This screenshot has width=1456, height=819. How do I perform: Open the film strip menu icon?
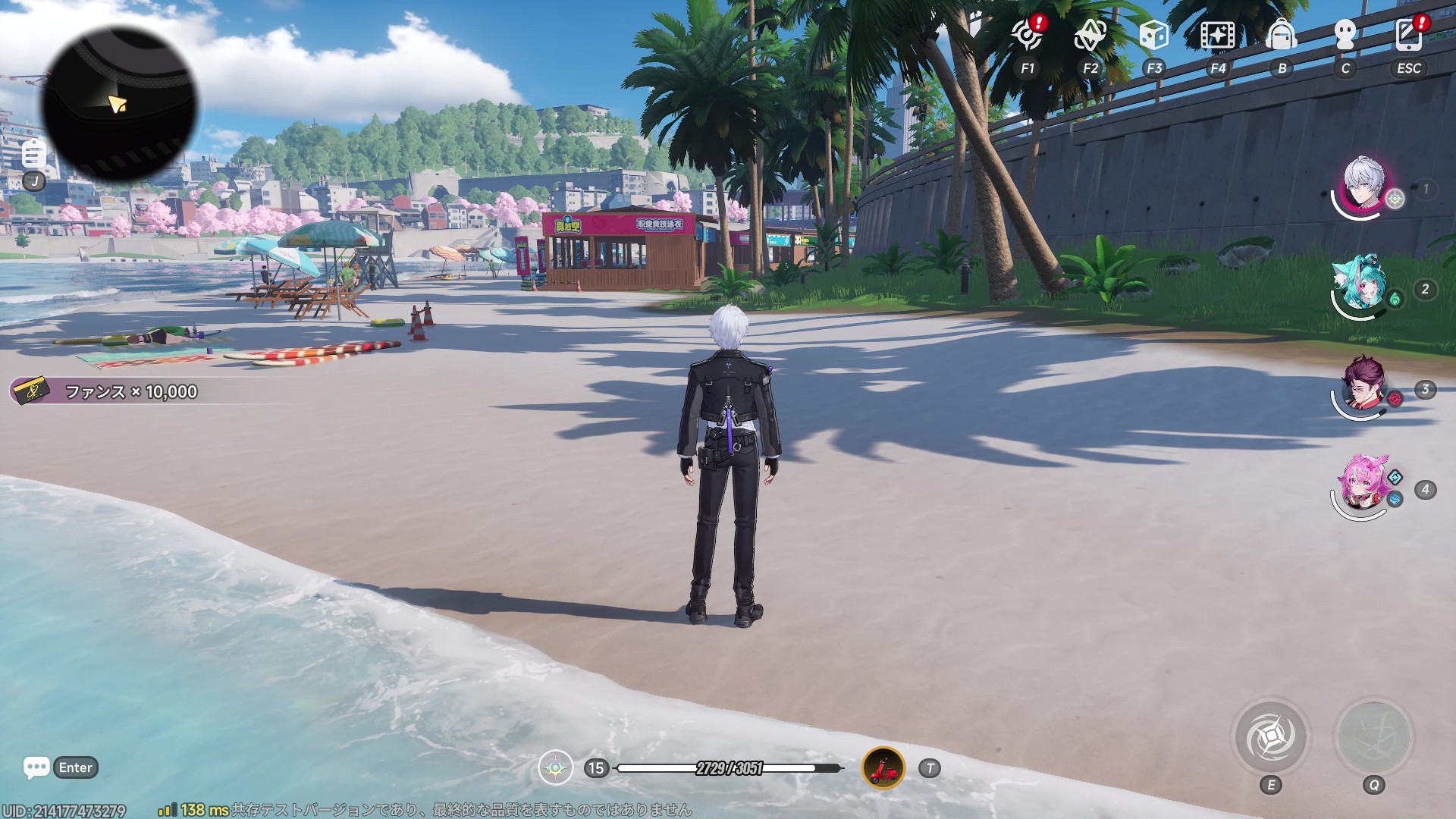pos(1217,36)
